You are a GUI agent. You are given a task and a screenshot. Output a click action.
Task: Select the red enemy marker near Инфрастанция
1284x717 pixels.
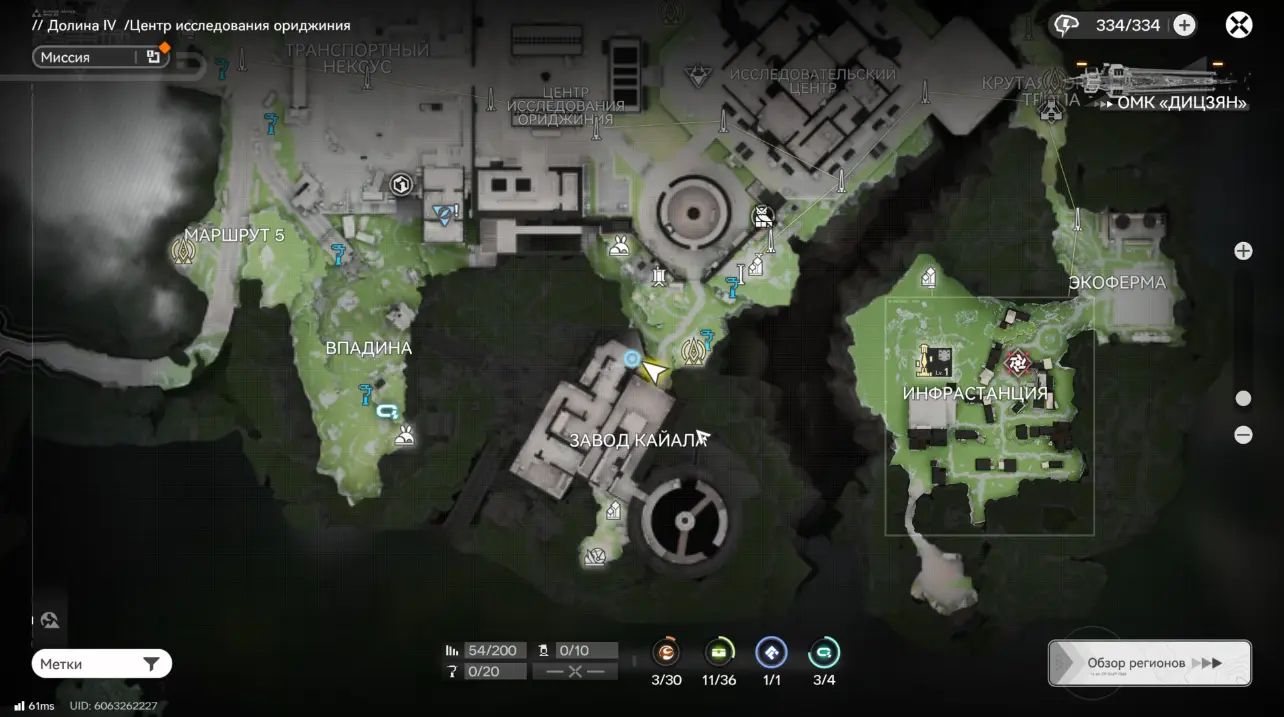tap(1017, 360)
